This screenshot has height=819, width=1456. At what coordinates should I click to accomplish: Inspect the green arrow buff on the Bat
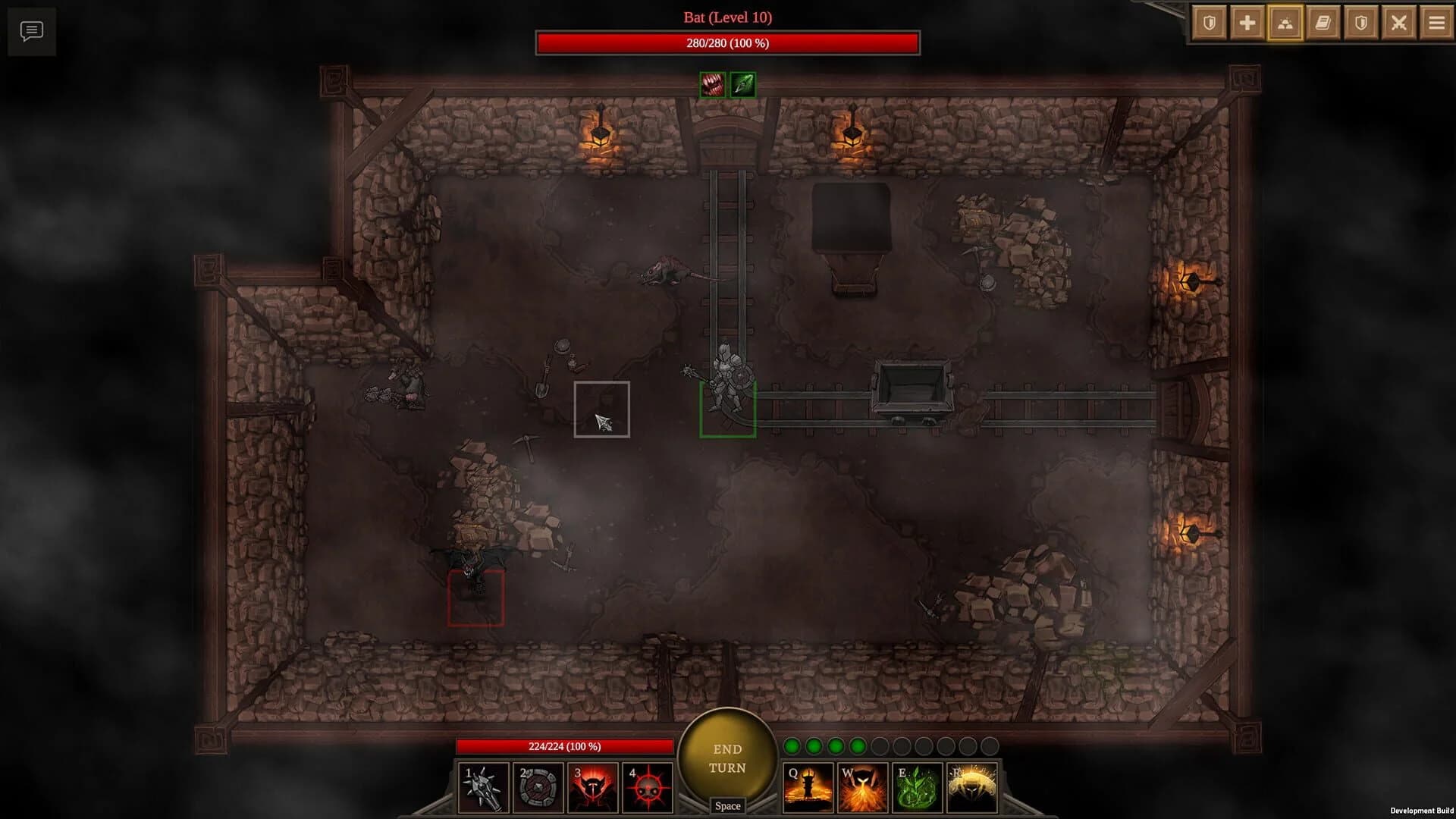click(x=741, y=84)
